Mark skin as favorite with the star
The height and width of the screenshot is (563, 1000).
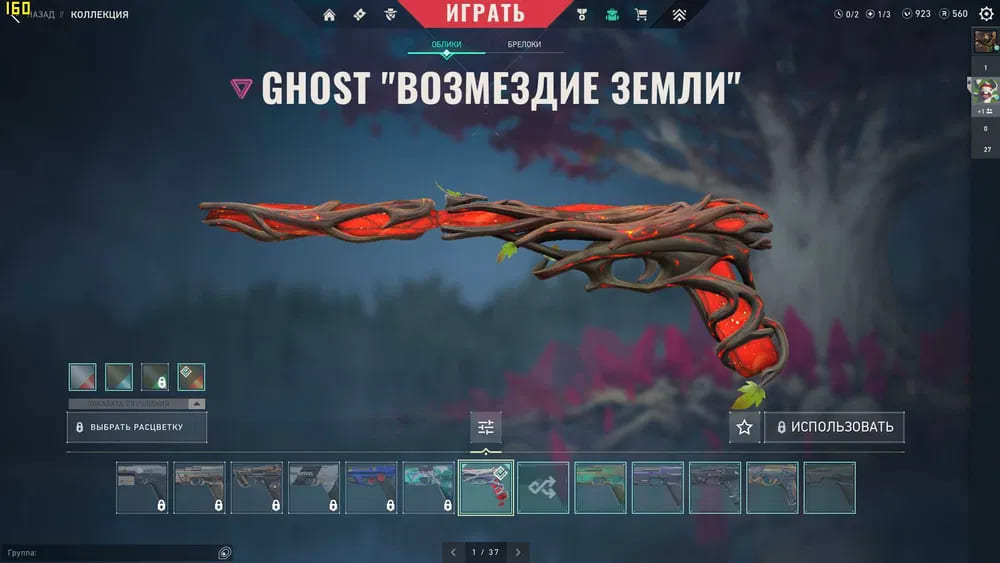point(744,427)
